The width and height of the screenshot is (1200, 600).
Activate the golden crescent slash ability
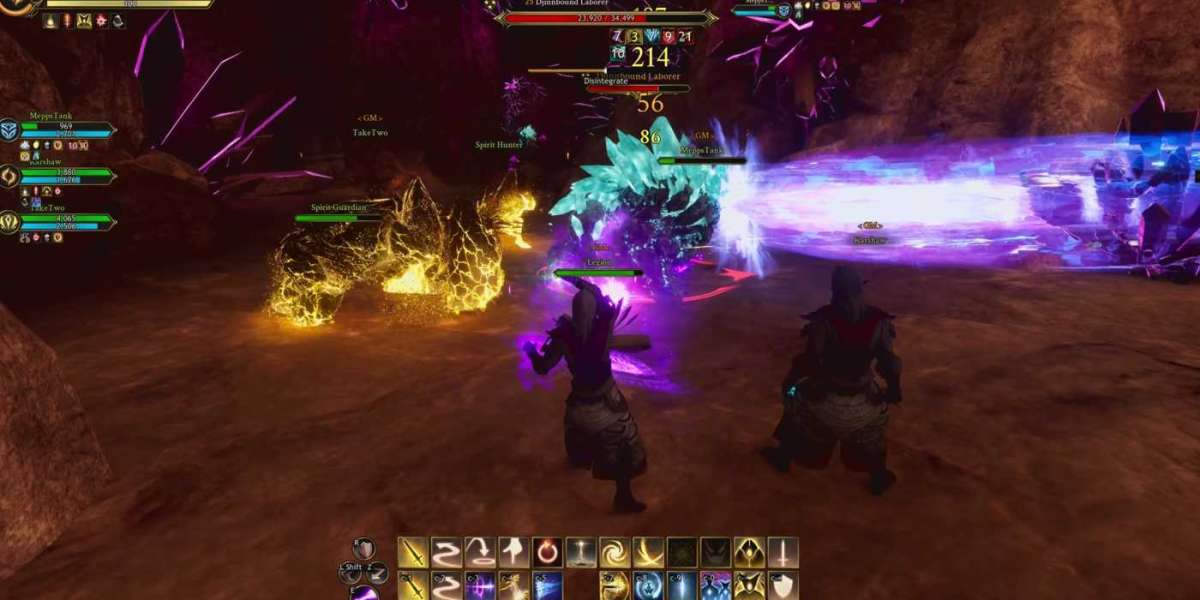pyautogui.click(x=649, y=552)
